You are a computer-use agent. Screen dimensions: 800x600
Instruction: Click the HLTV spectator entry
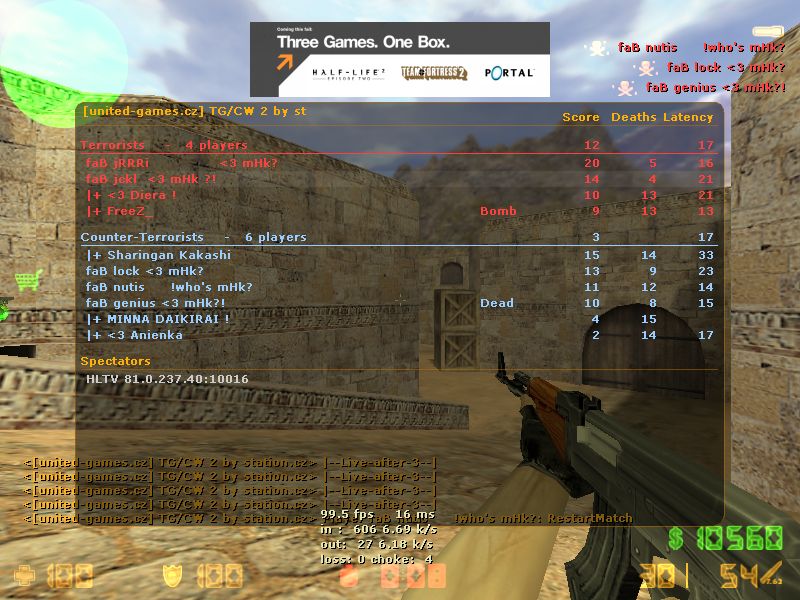click(167, 379)
